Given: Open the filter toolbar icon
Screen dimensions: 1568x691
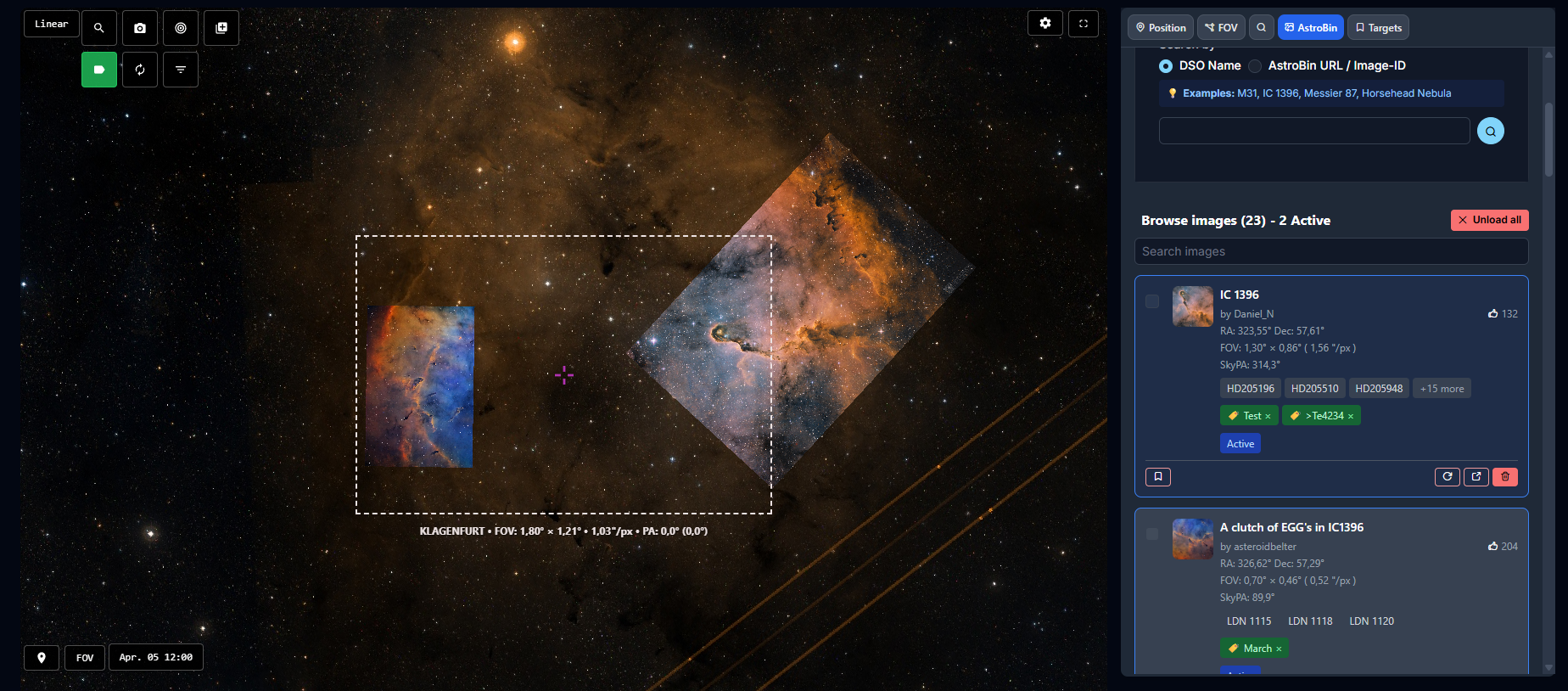Looking at the screenshot, I should point(180,70).
